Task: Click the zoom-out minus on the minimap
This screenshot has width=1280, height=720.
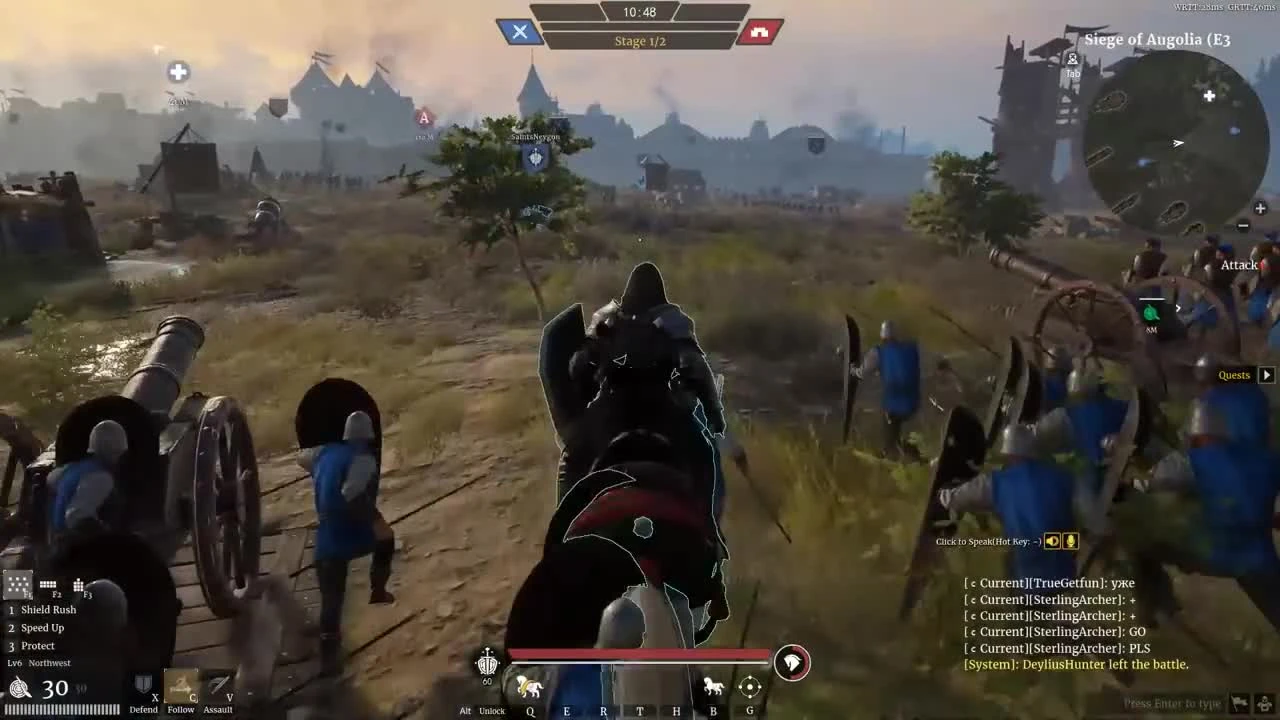Action: click(1243, 225)
